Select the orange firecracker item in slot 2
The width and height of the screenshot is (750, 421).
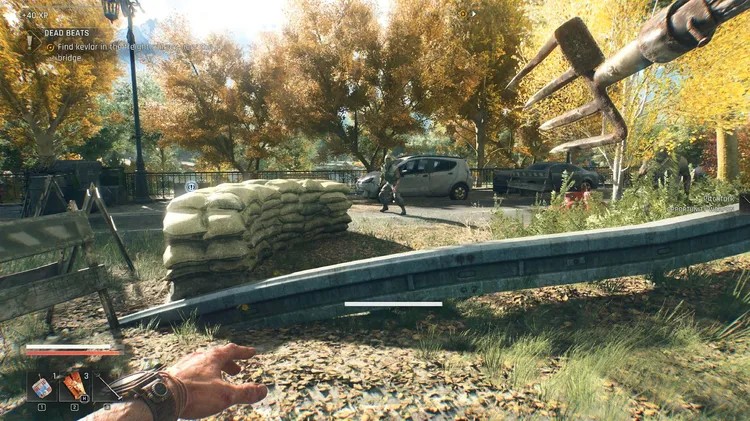point(74,386)
